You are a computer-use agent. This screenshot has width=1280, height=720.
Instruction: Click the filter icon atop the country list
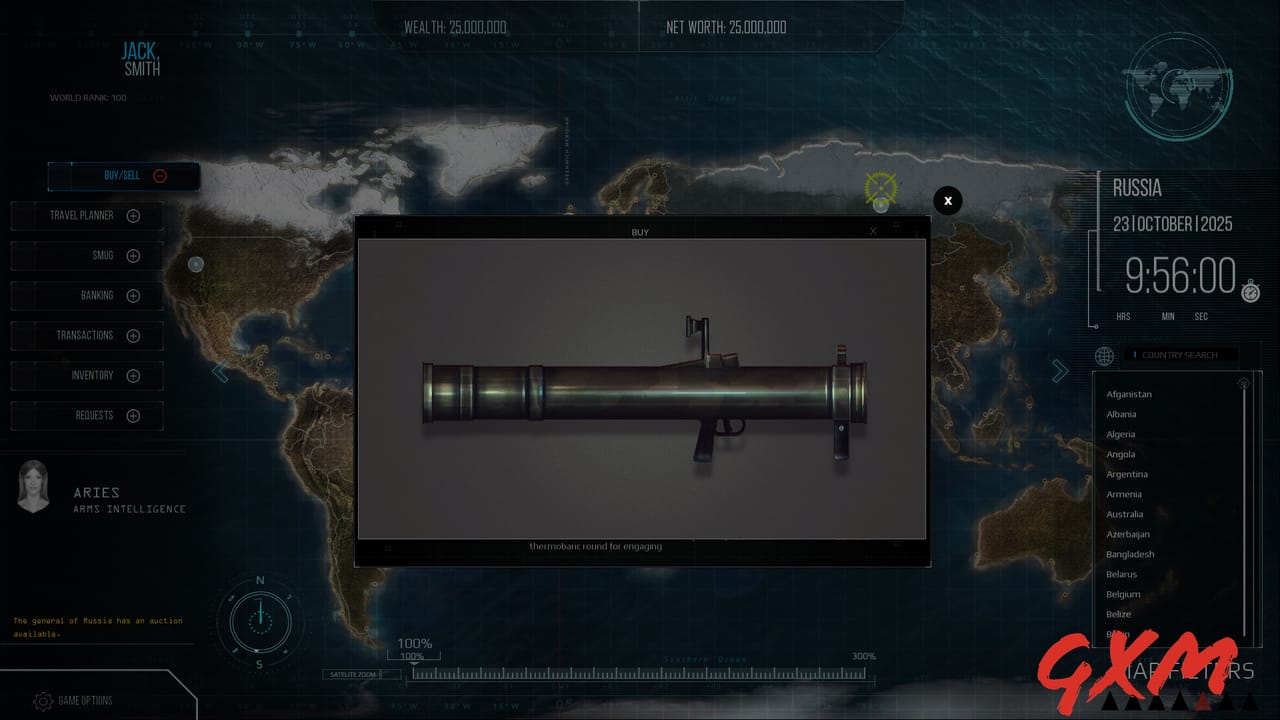coord(1243,383)
